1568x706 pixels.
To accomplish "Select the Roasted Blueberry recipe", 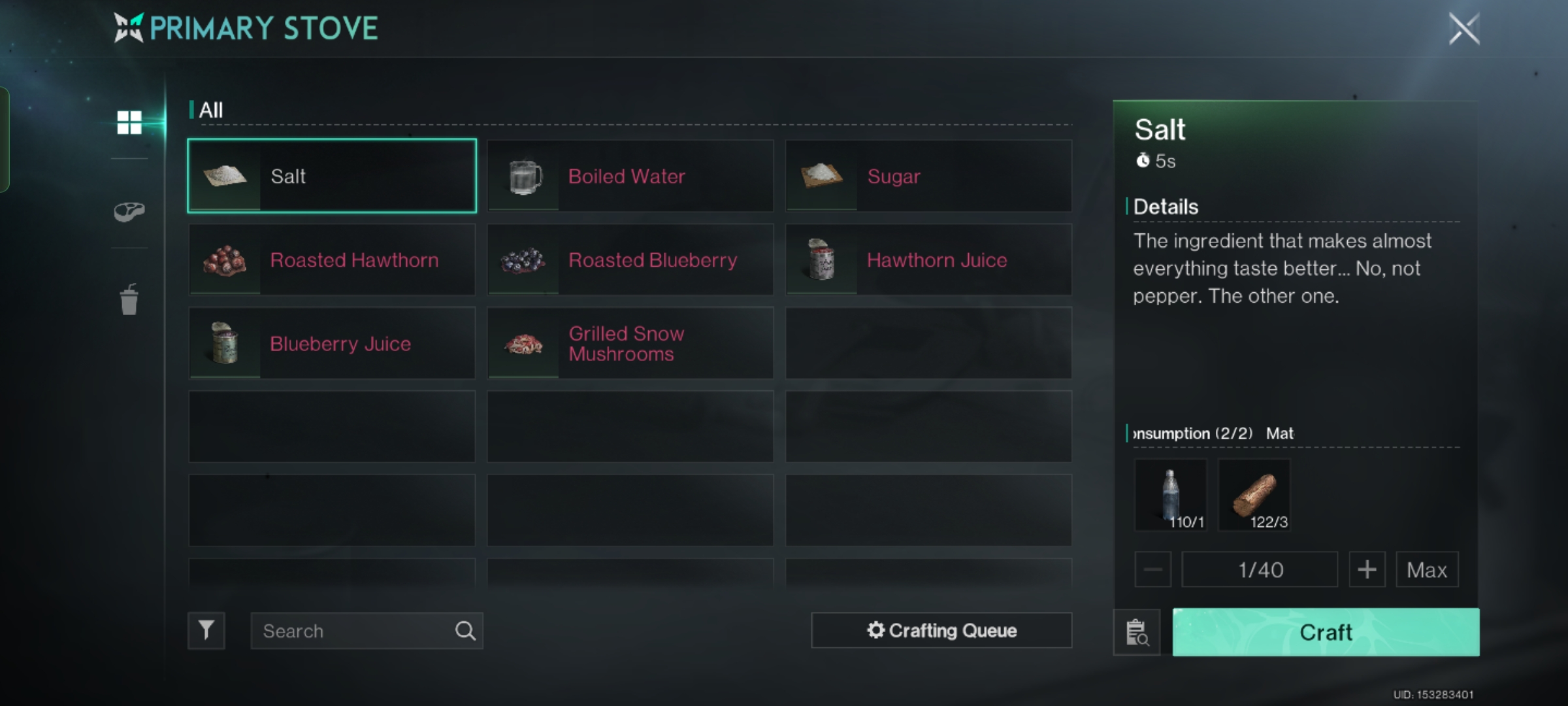I will pos(630,260).
